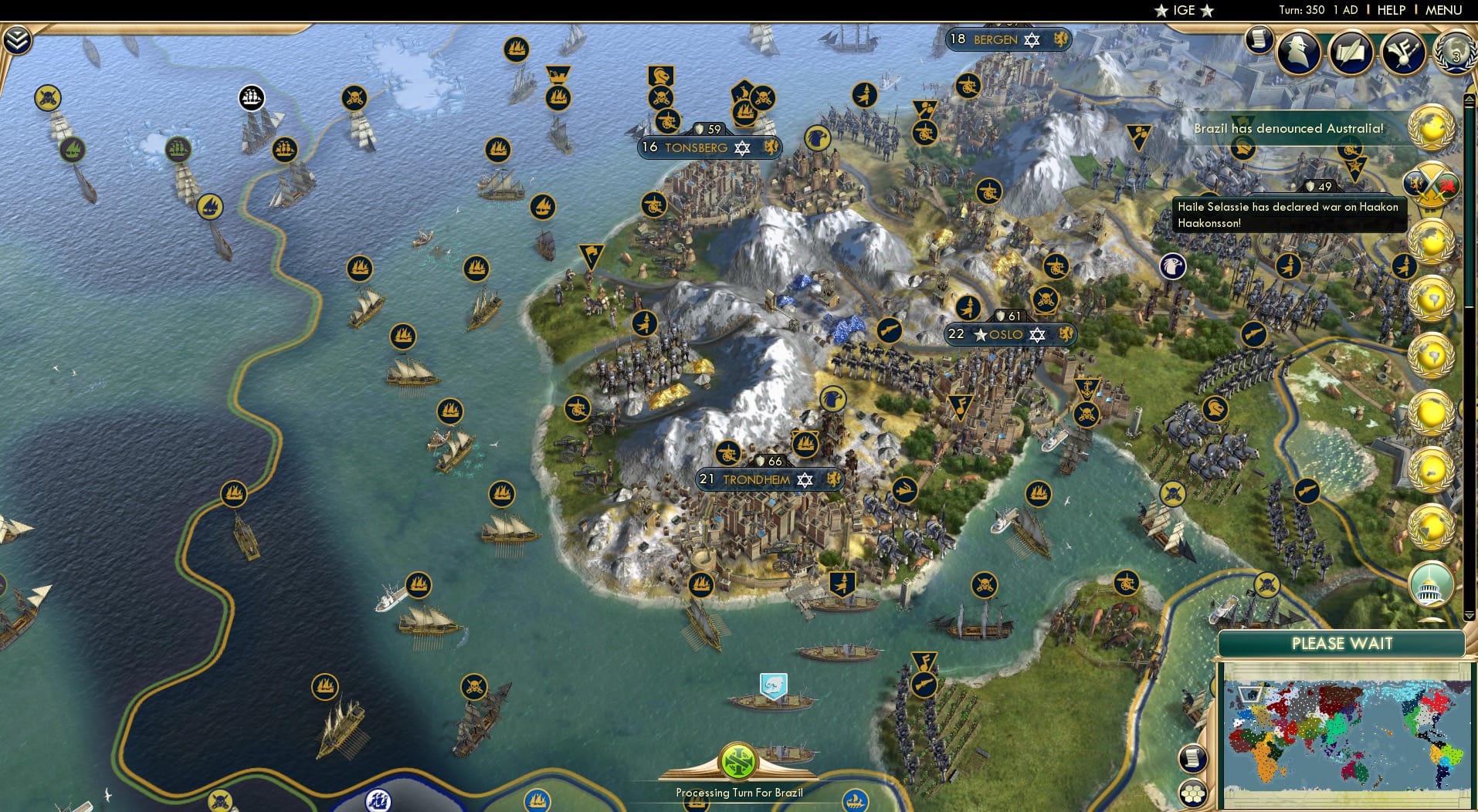Open the HELP item

1391,10
